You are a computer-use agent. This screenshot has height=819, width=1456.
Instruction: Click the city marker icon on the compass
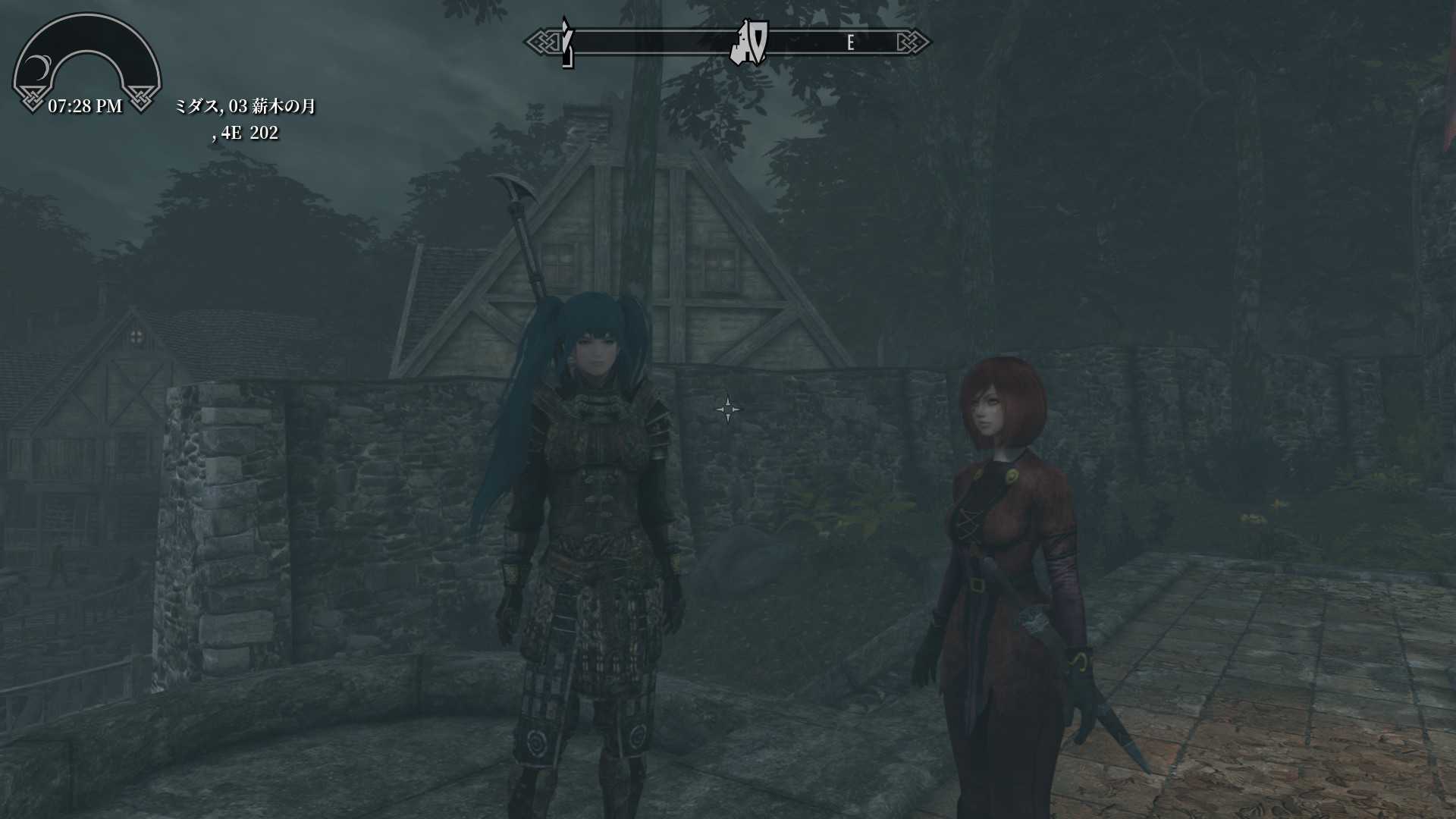(x=749, y=42)
